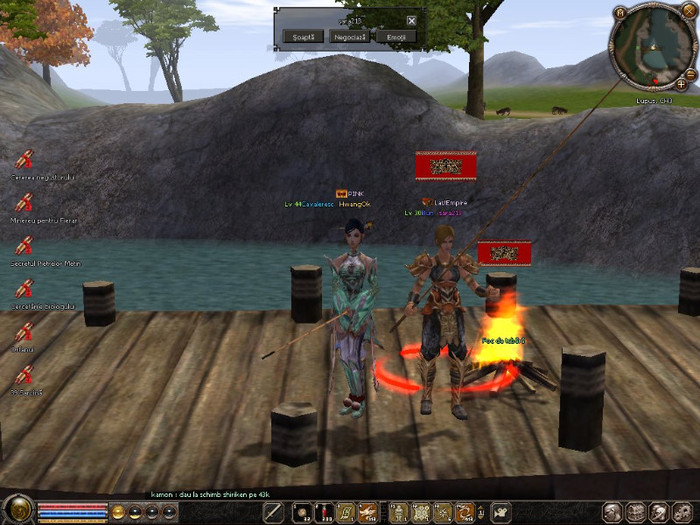Select the spear weapon quickslot

[274, 513]
